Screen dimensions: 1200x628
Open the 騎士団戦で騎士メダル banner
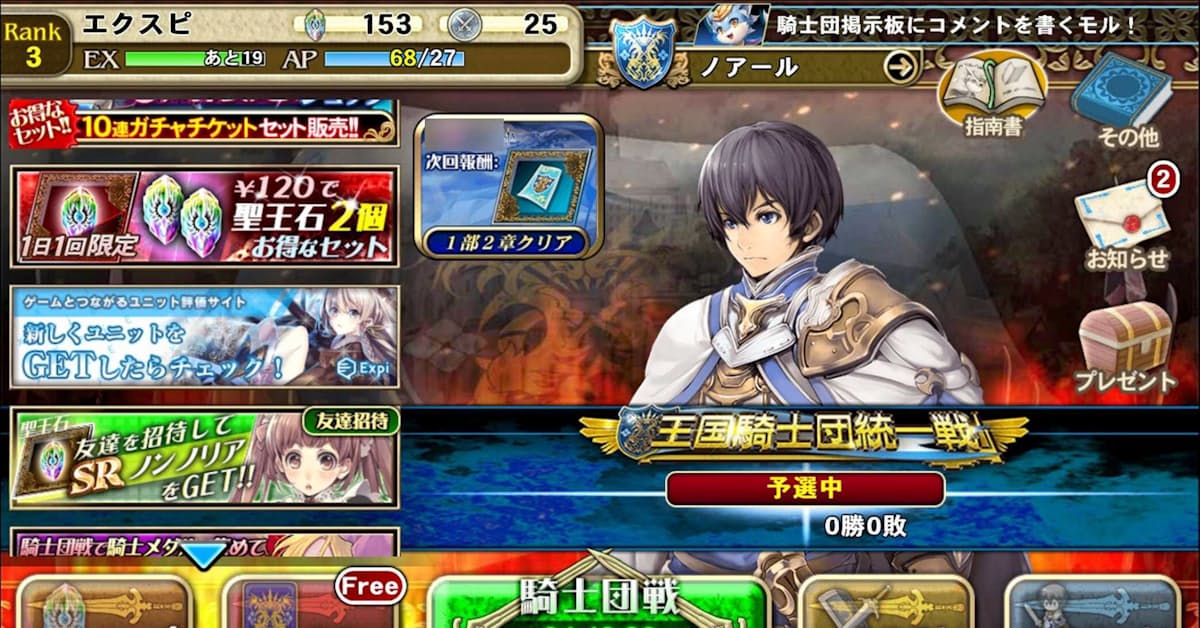pyautogui.click(x=205, y=543)
